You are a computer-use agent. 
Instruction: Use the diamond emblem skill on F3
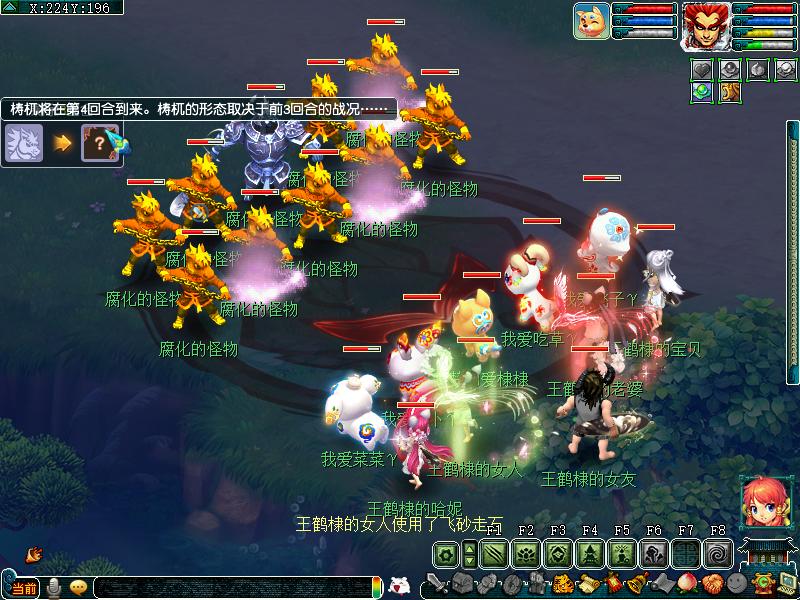tap(558, 554)
